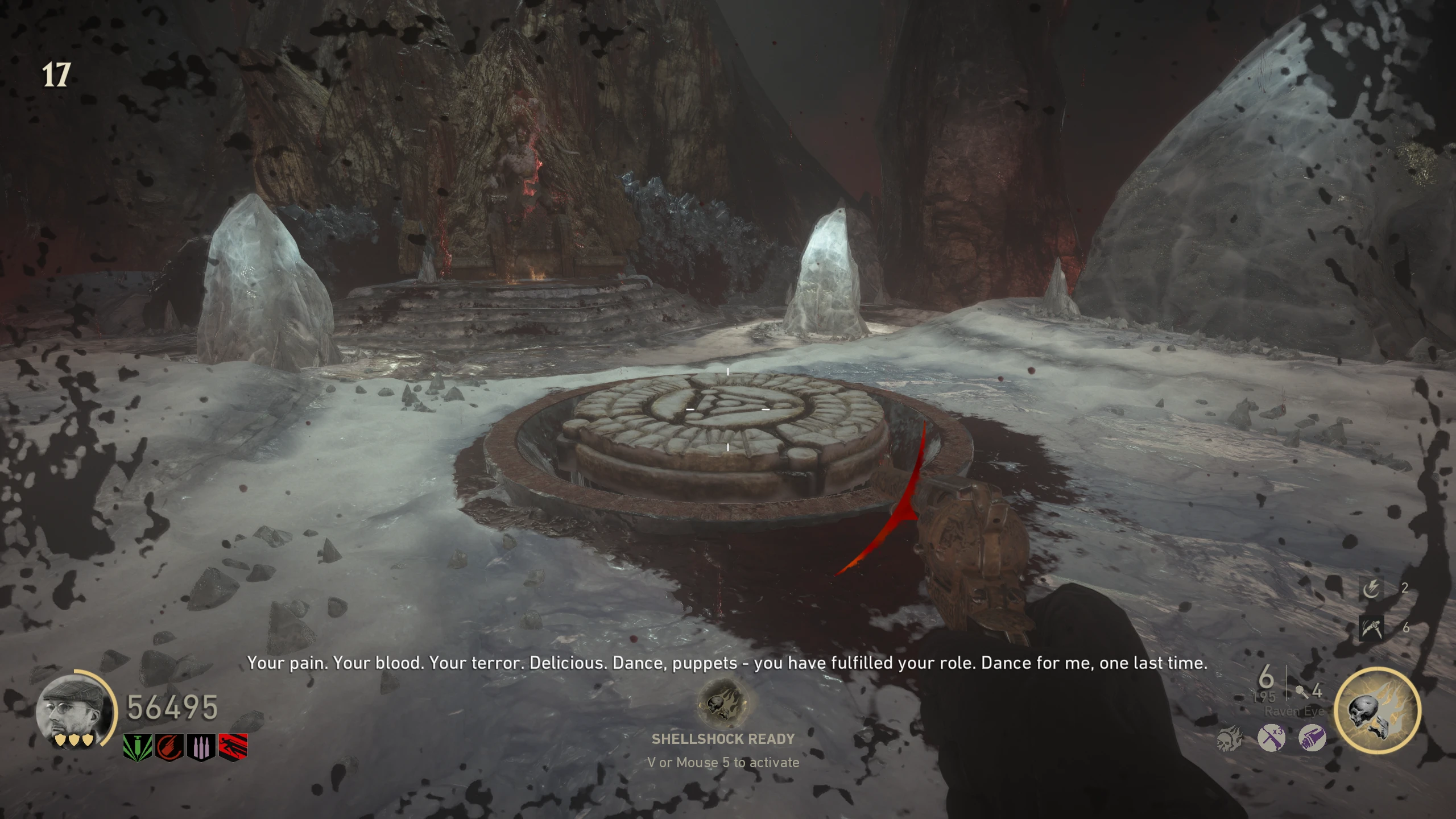Select the purple rifle x3 mod icon
This screenshot has width=1456, height=819.
click(x=1271, y=739)
